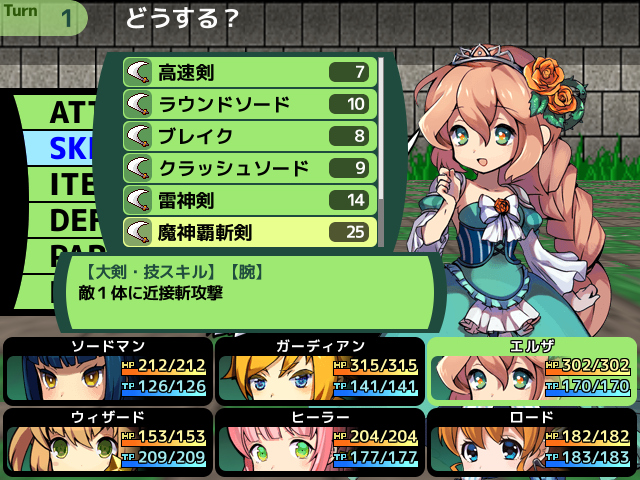Choose the DEF command
This screenshot has width=640, height=480.
click(70, 219)
